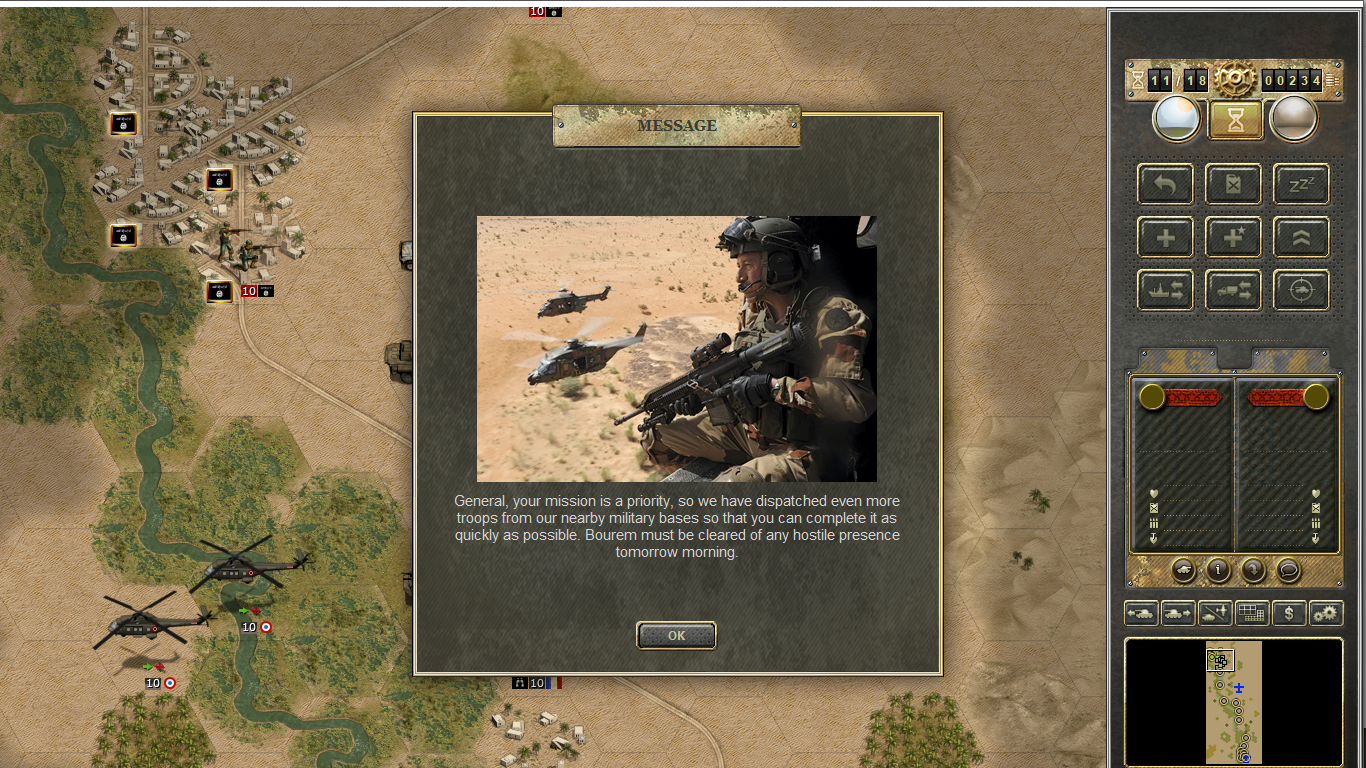This screenshot has height=768, width=1366.
Task: Upgrade the unit with the chevrons button
Action: 1301,238
